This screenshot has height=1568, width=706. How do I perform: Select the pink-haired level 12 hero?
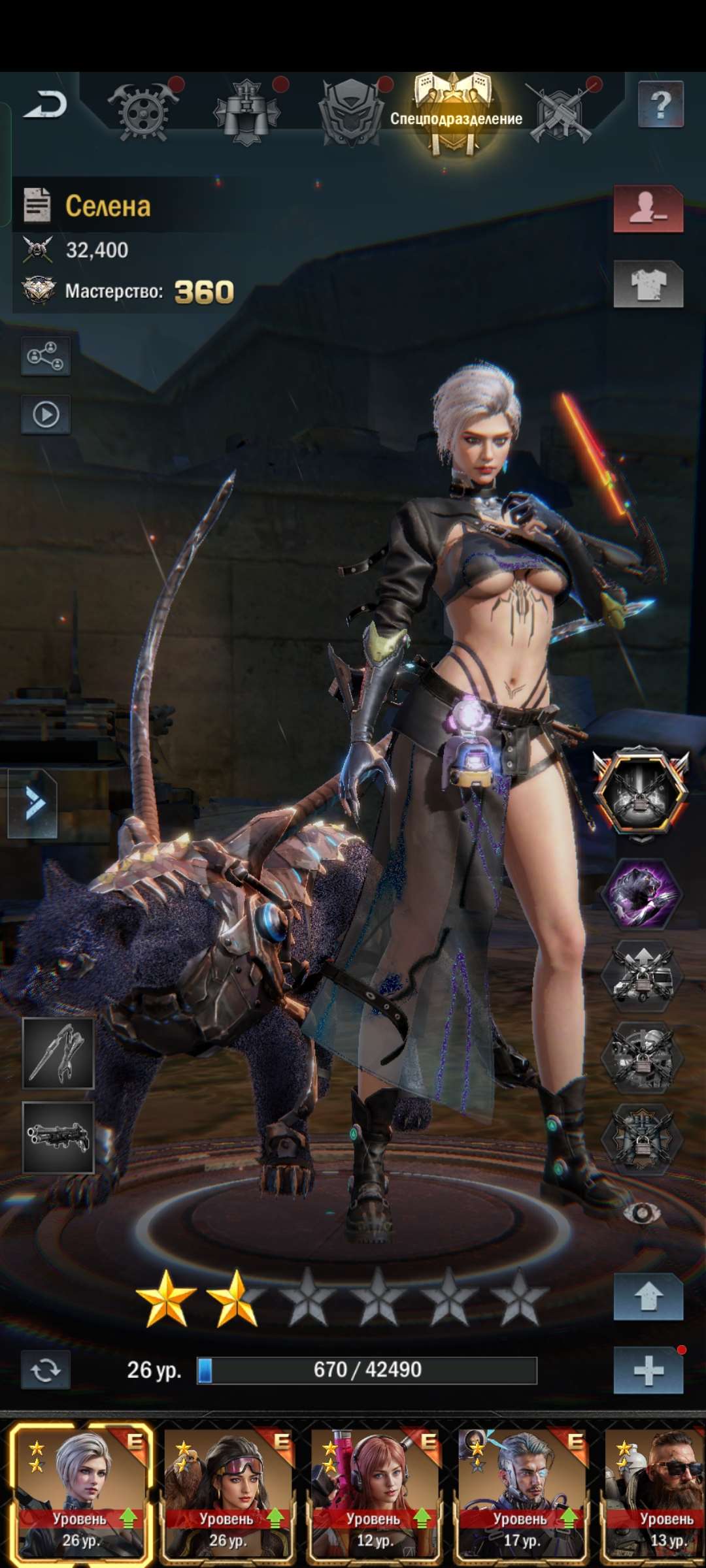[375, 1492]
